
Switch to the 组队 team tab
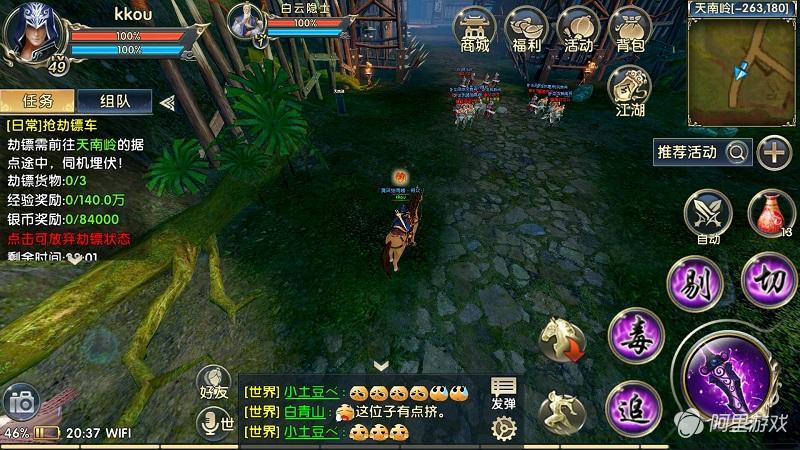coord(114,101)
